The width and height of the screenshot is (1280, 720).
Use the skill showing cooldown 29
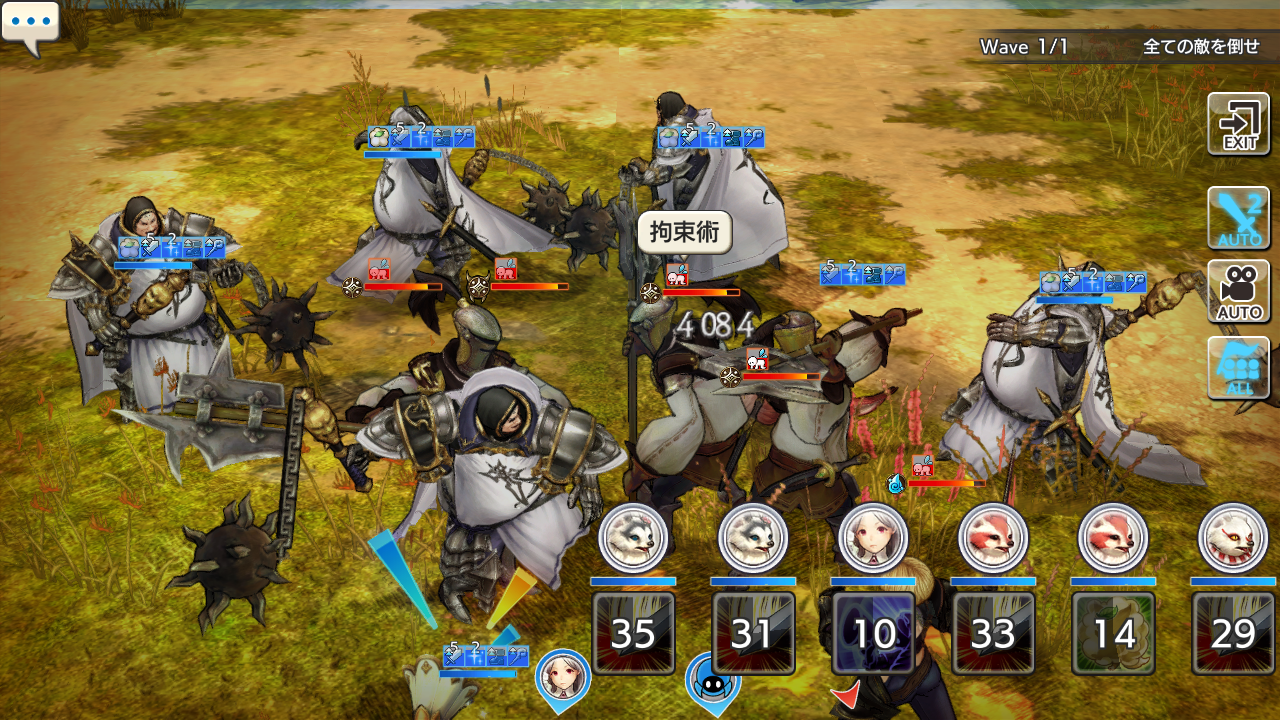[1233, 633]
